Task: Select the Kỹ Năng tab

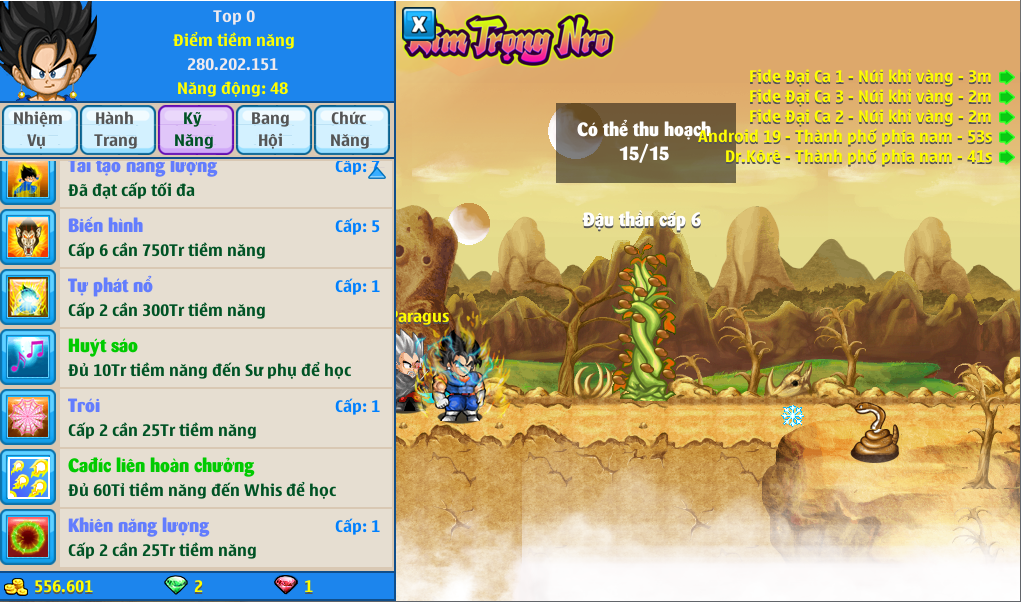Action: point(195,130)
